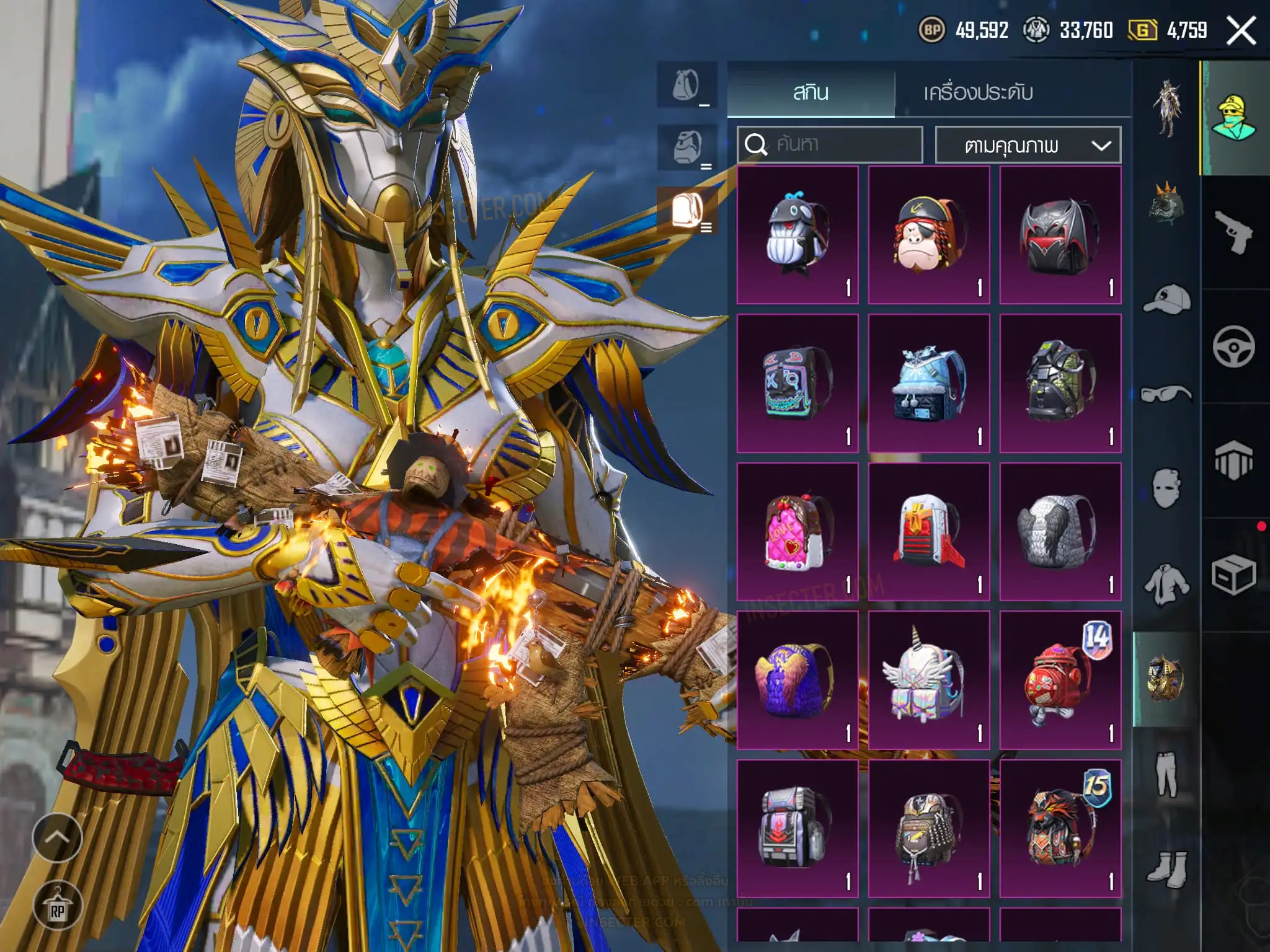Open the เครื่องประดับ tab
1270x952 pixels.
point(978,93)
